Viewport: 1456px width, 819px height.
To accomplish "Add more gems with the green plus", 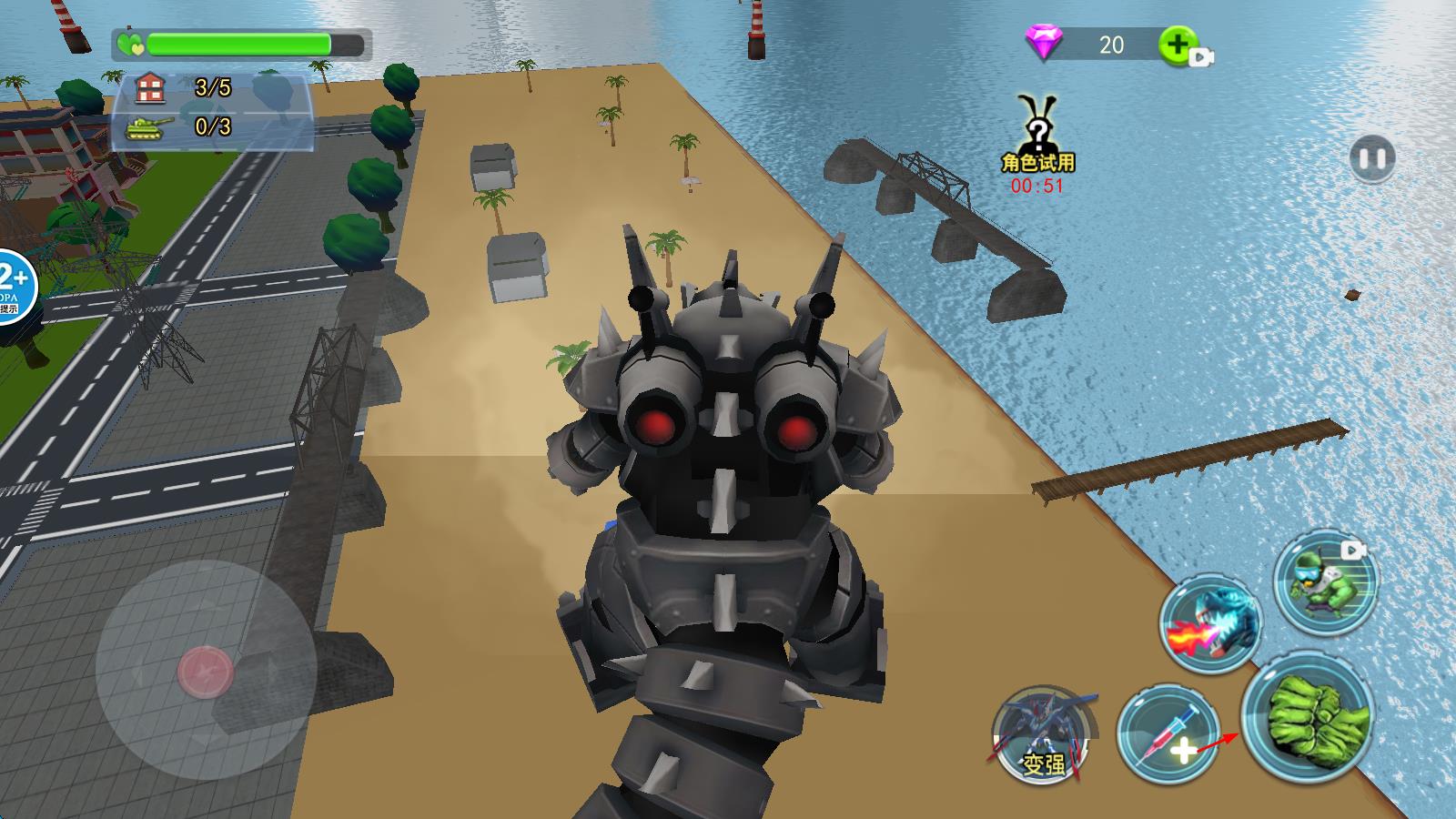I will (1178, 44).
